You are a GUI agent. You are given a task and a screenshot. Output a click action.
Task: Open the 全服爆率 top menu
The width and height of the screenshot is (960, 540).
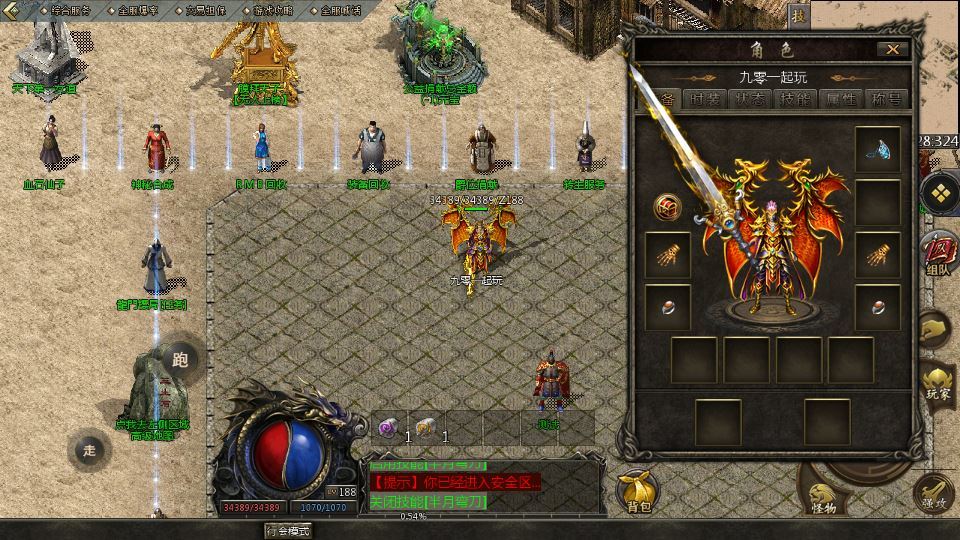(x=135, y=9)
